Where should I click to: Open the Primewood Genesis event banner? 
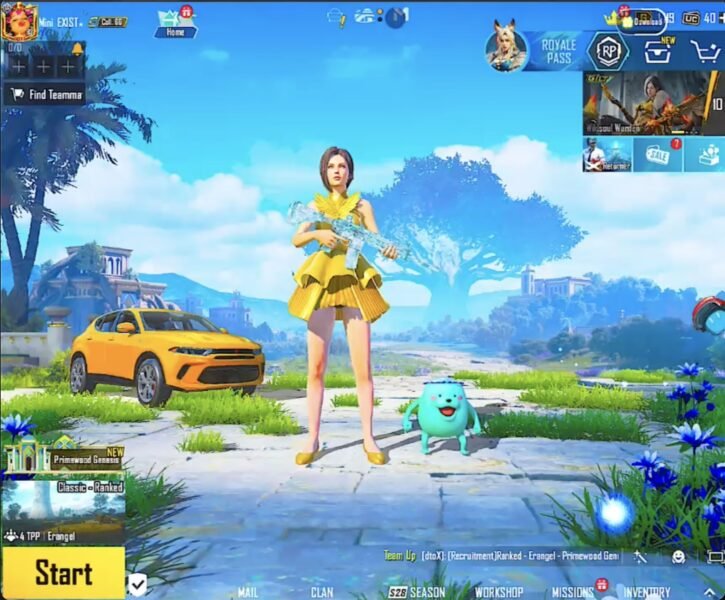click(63, 456)
